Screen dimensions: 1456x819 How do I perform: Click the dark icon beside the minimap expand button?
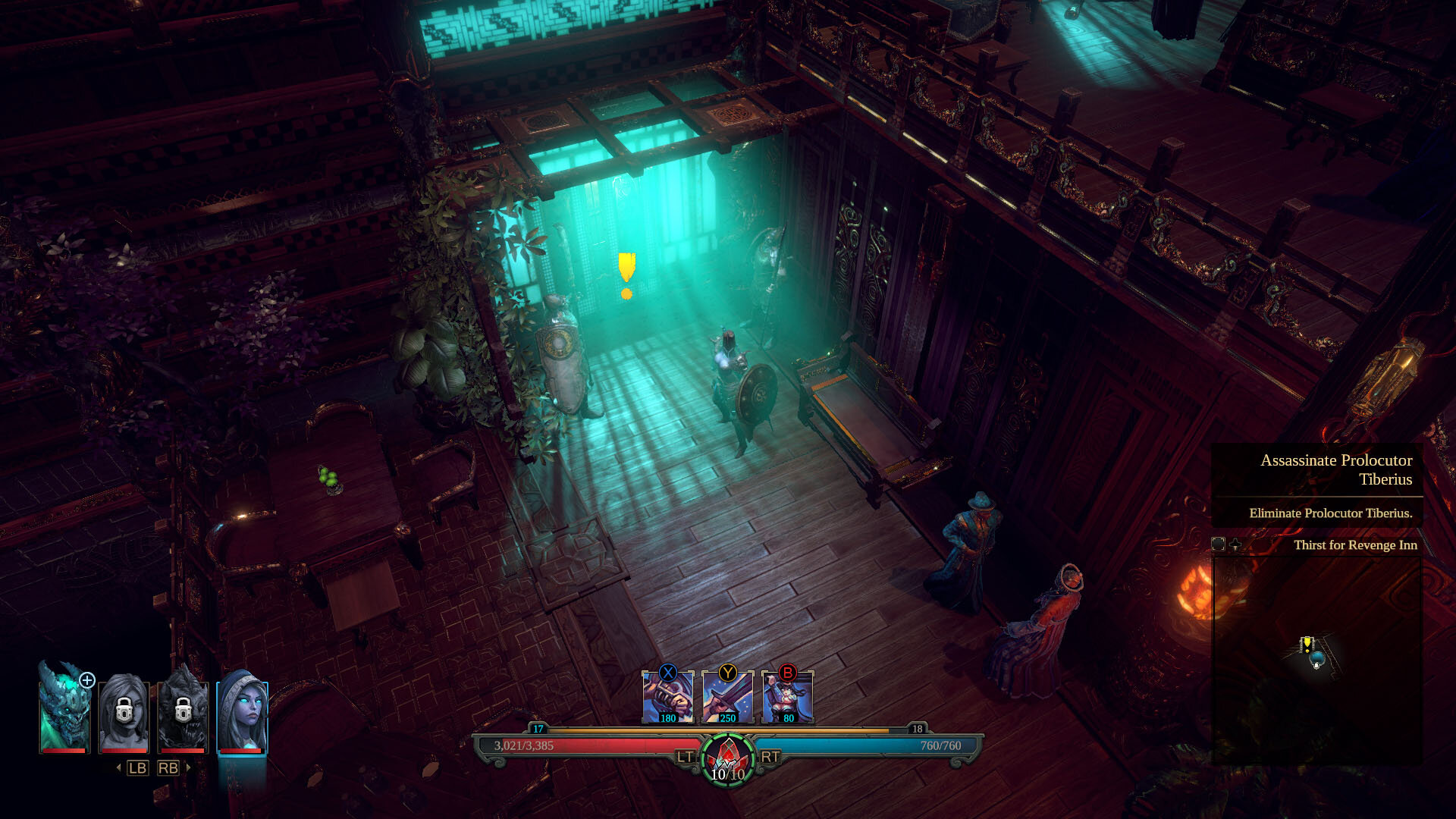[1235, 544]
